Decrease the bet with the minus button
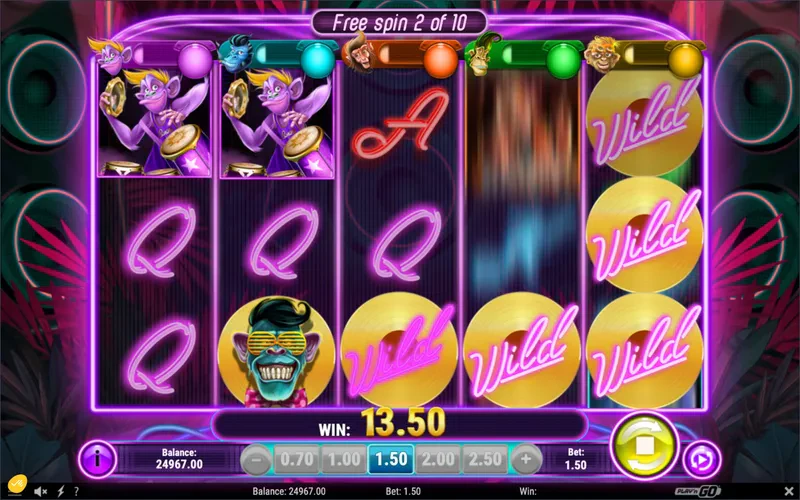This screenshot has width=800, height=500. click(256, 460)
